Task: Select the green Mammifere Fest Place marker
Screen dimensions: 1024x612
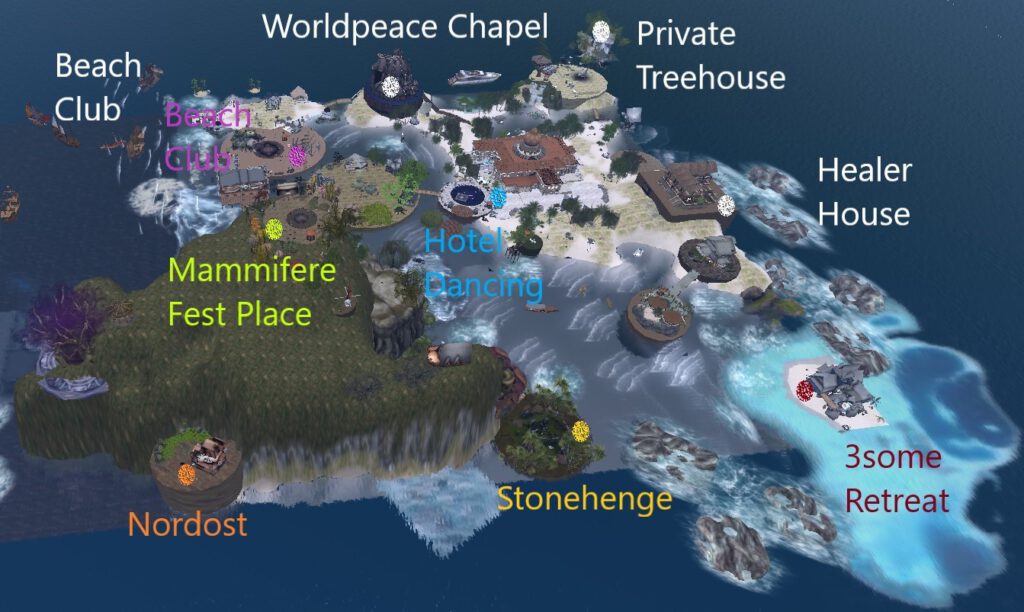Action: [273, 228]
